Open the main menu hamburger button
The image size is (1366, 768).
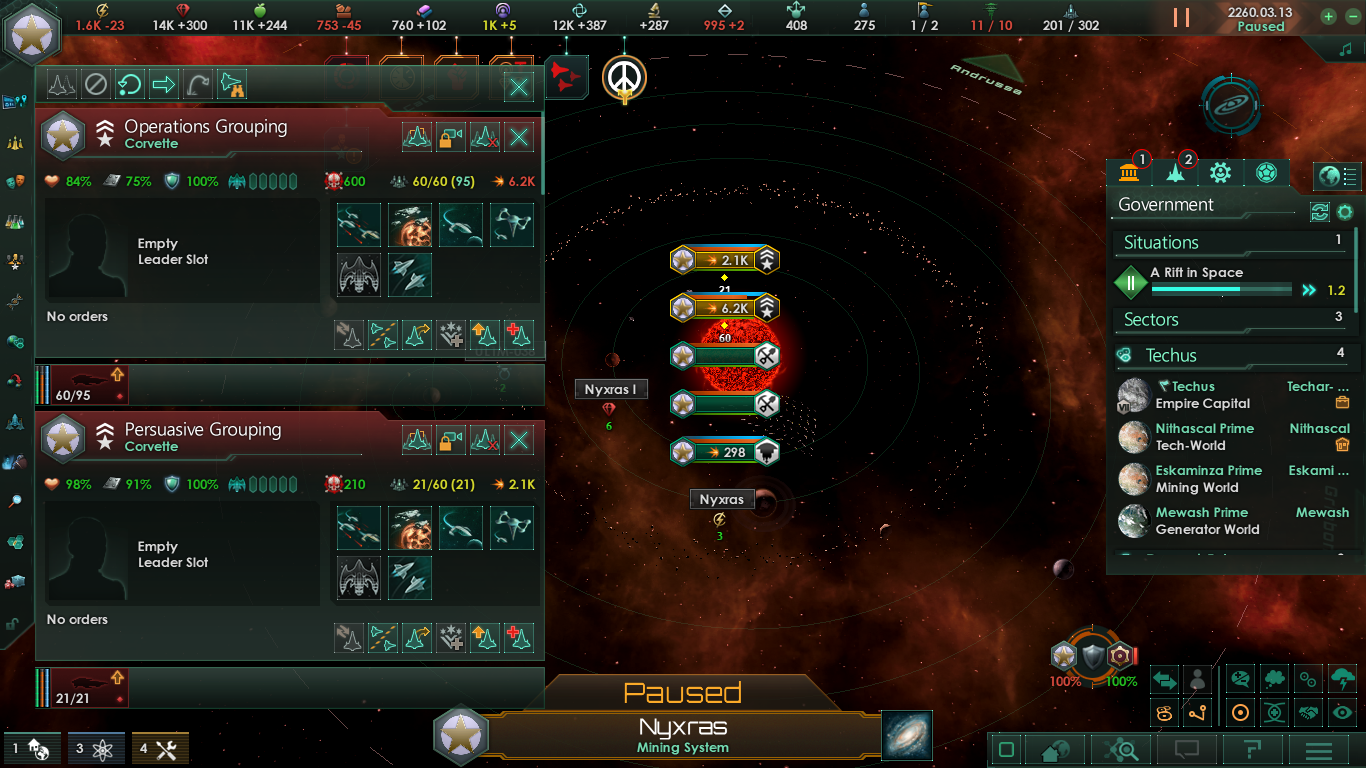pos(1319,750)
